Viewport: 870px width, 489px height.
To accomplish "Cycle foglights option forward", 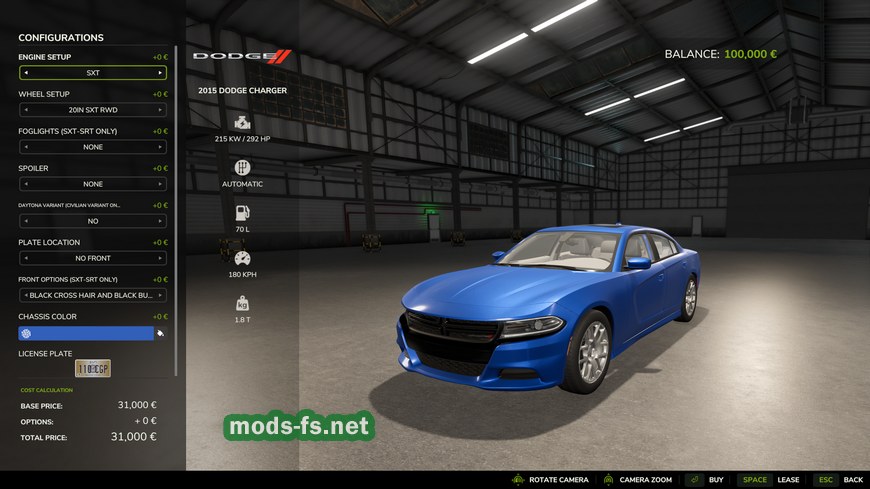I will (160, 147).
